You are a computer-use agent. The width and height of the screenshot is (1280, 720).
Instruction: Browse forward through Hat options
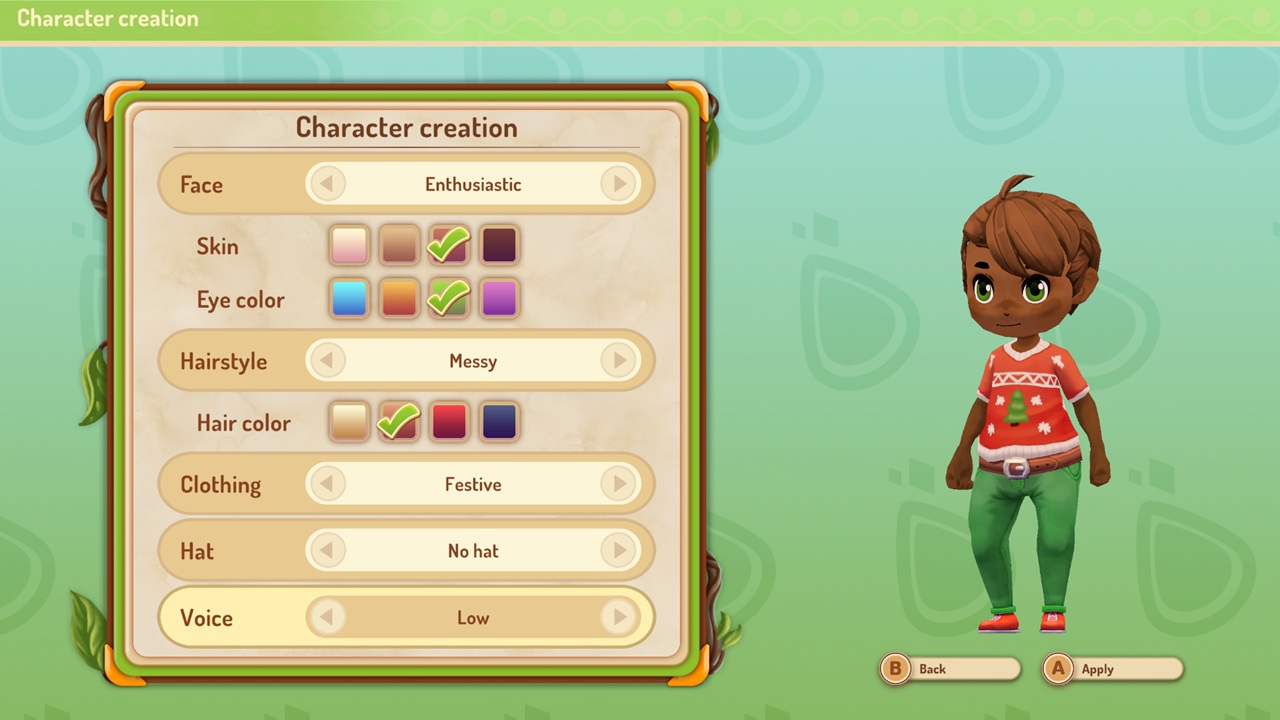click(619, 551)
